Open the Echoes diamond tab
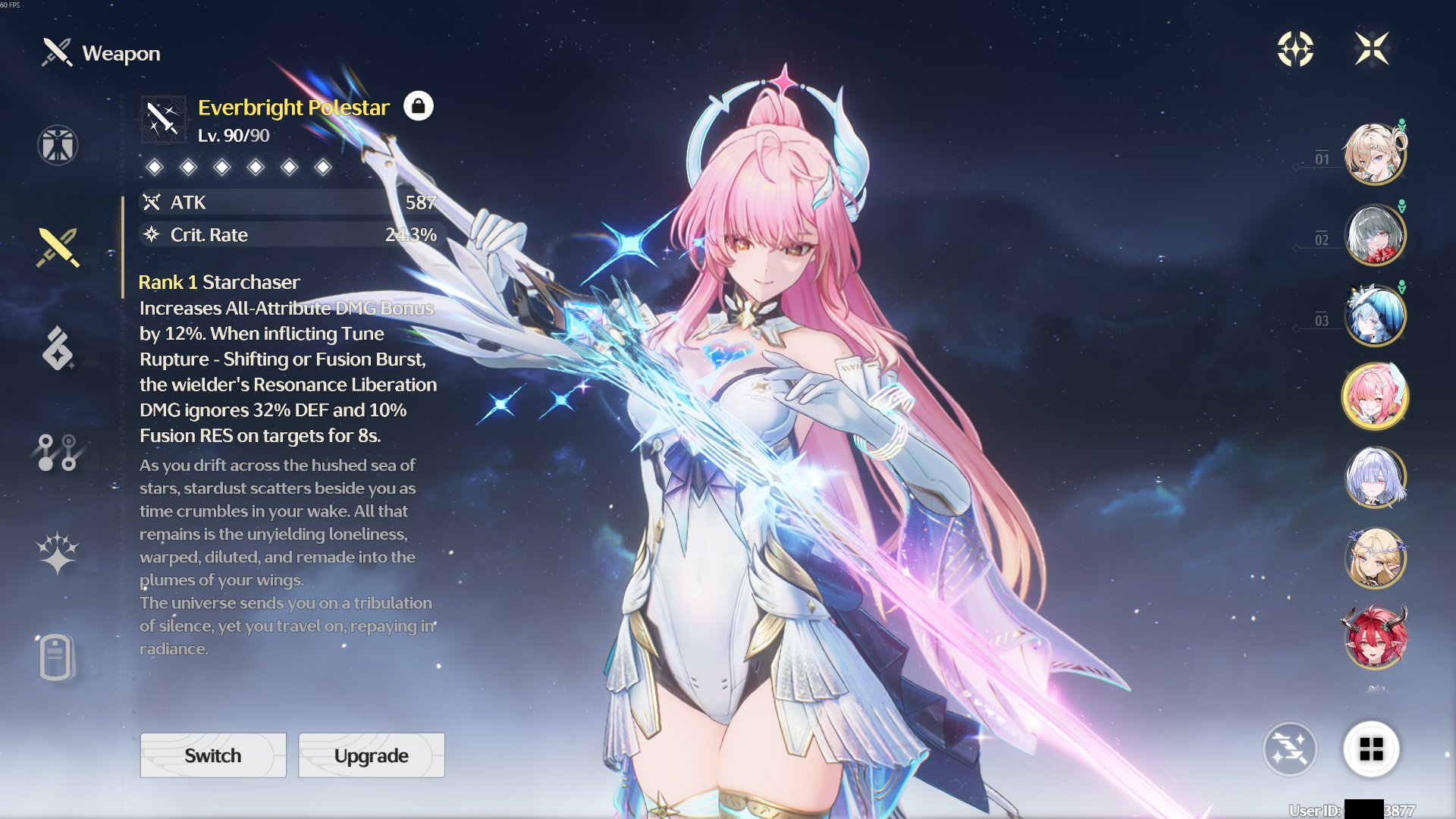Viewport: 1456px width, 819px height. (58, 349)
